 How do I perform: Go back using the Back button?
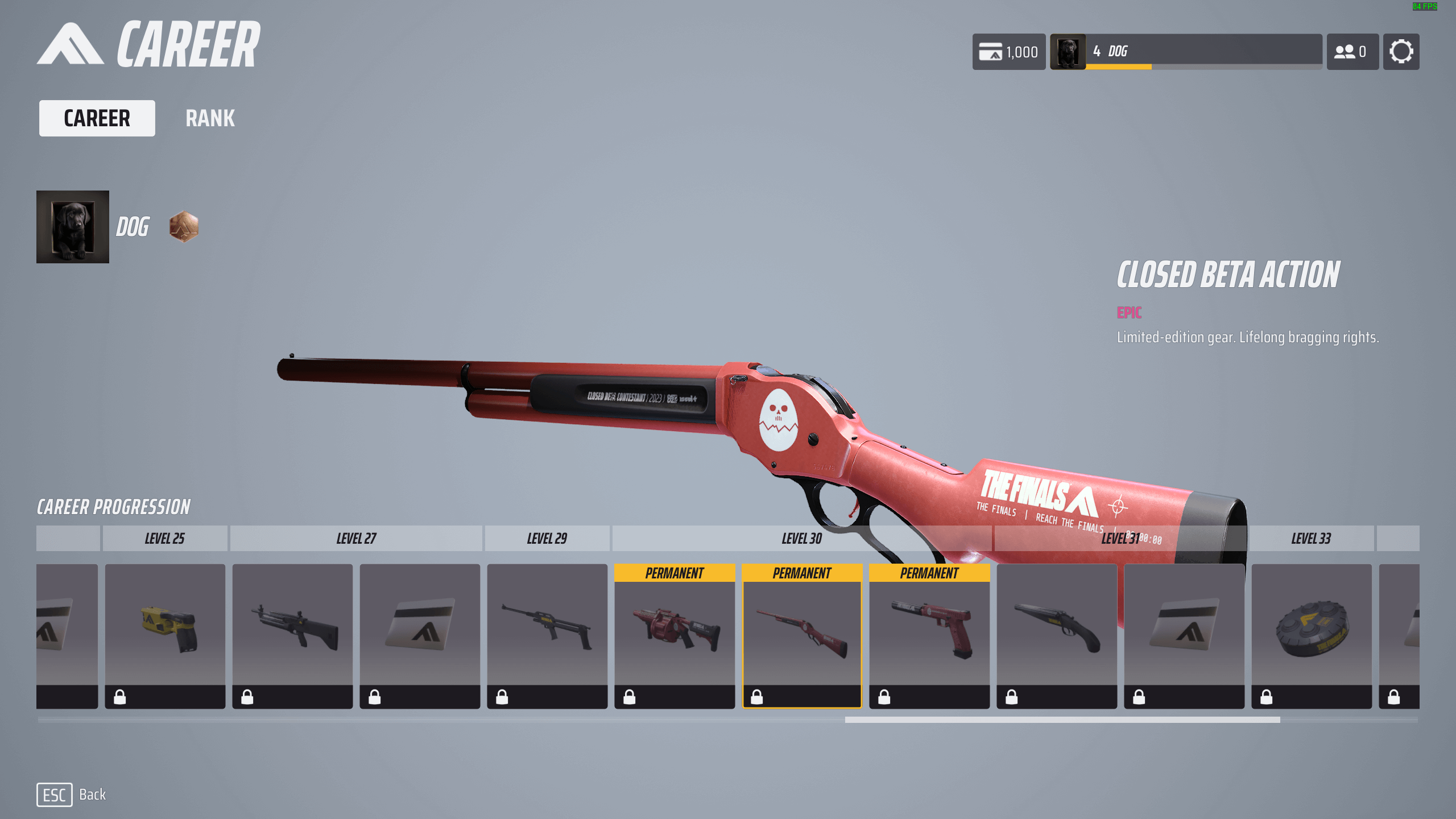point(72,795)
